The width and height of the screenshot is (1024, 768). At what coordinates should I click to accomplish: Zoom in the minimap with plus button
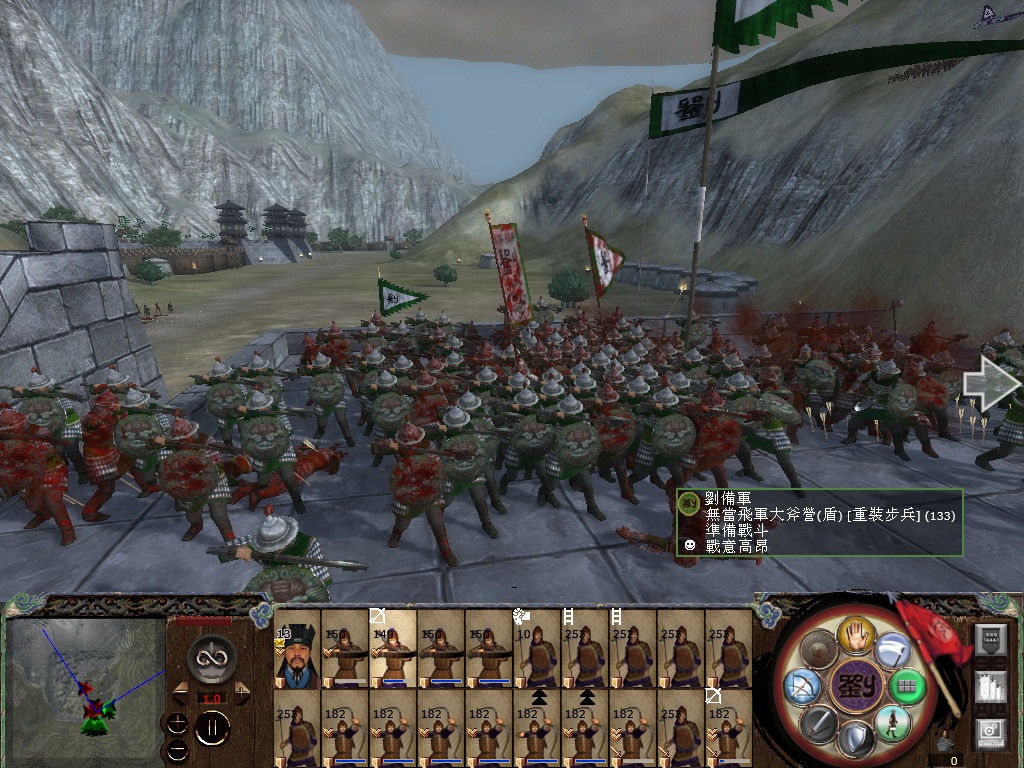[178, 723]
